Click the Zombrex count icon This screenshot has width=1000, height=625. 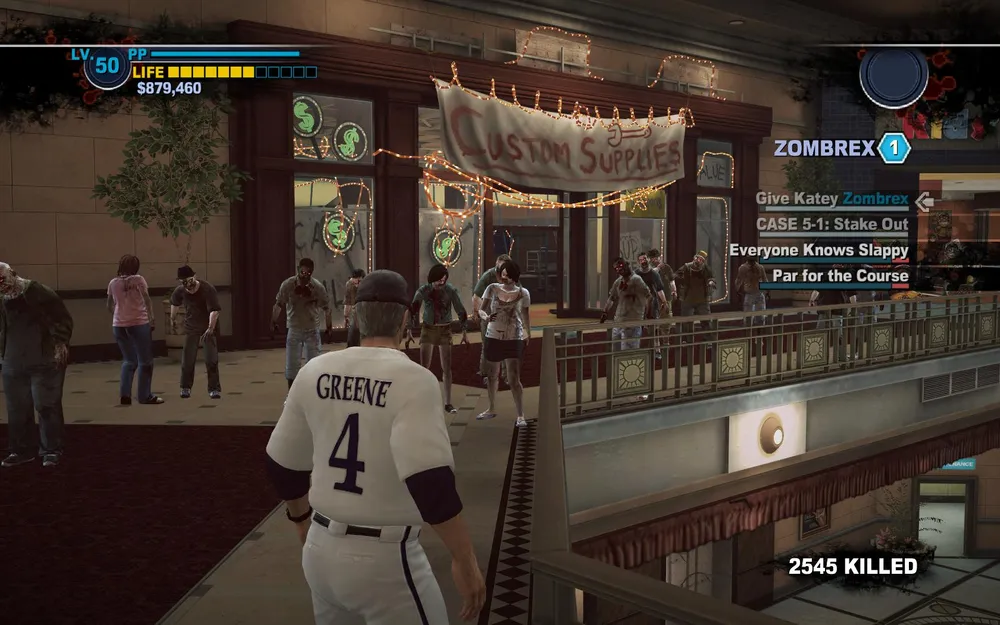coord(894,149)
